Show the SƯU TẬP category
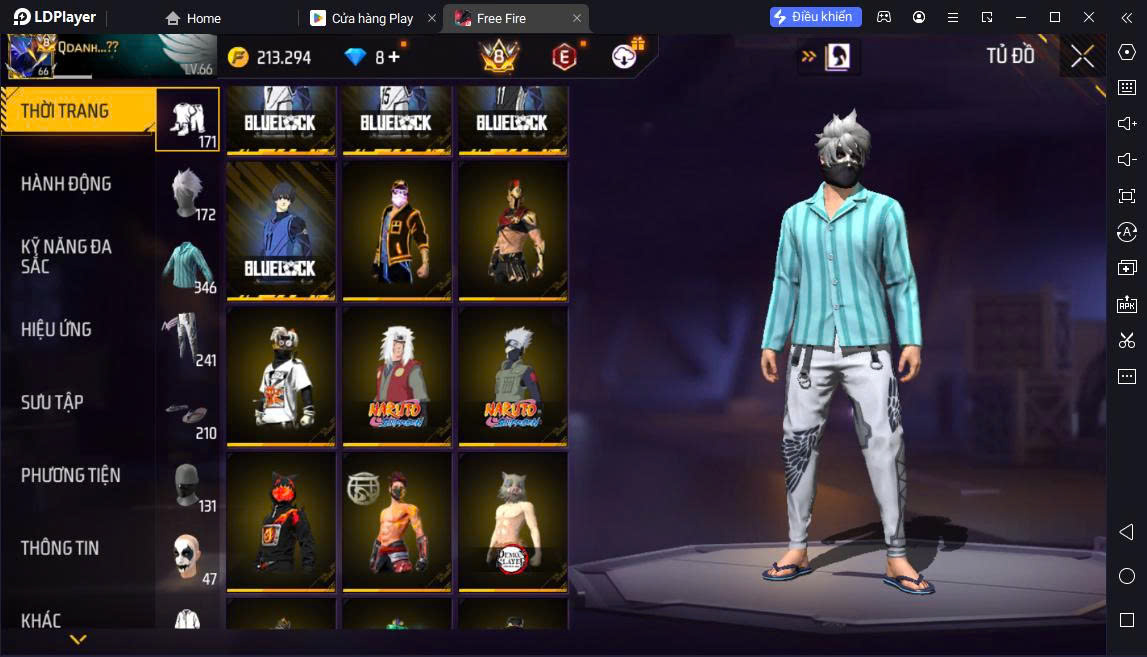This screenshot has width=1147, height=657. point(53,402)
